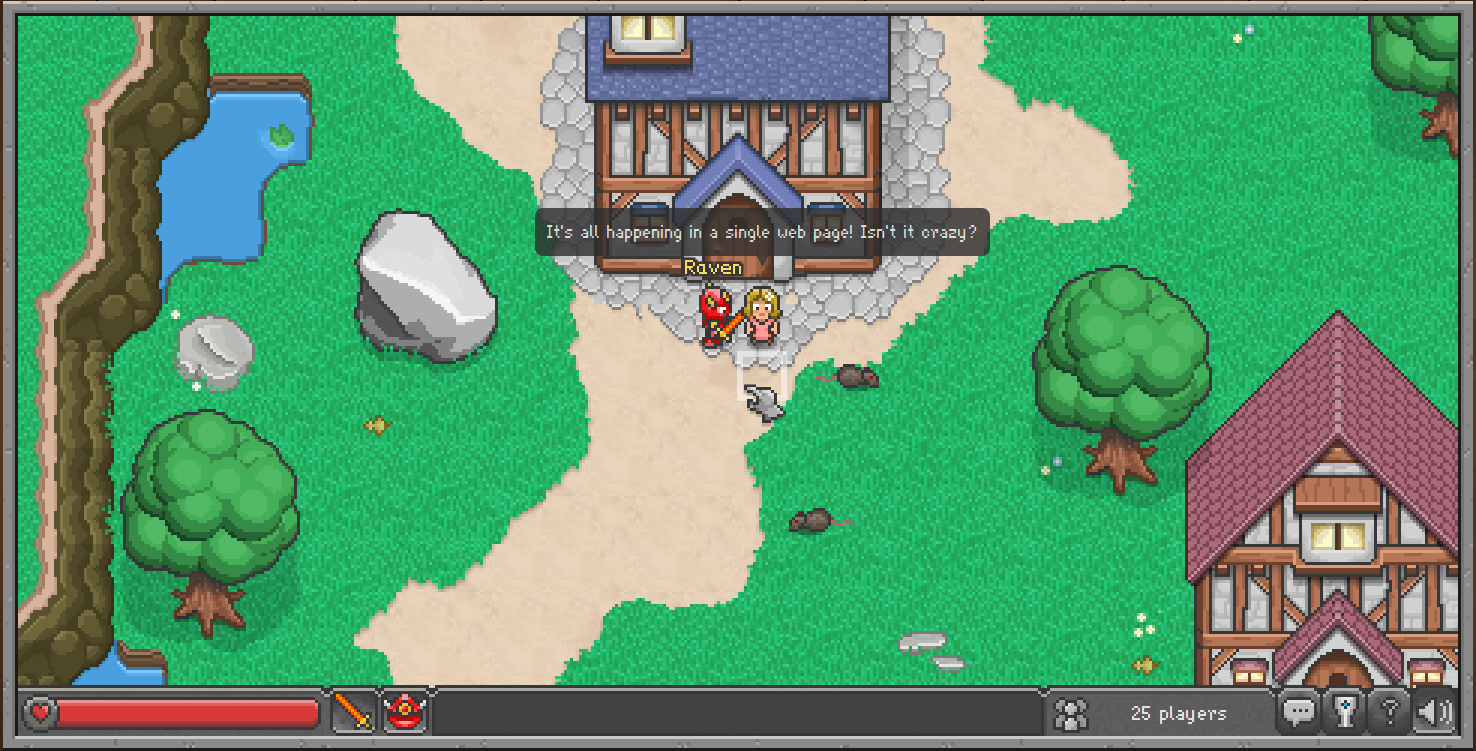Open the chat bubble icon

1300,713
